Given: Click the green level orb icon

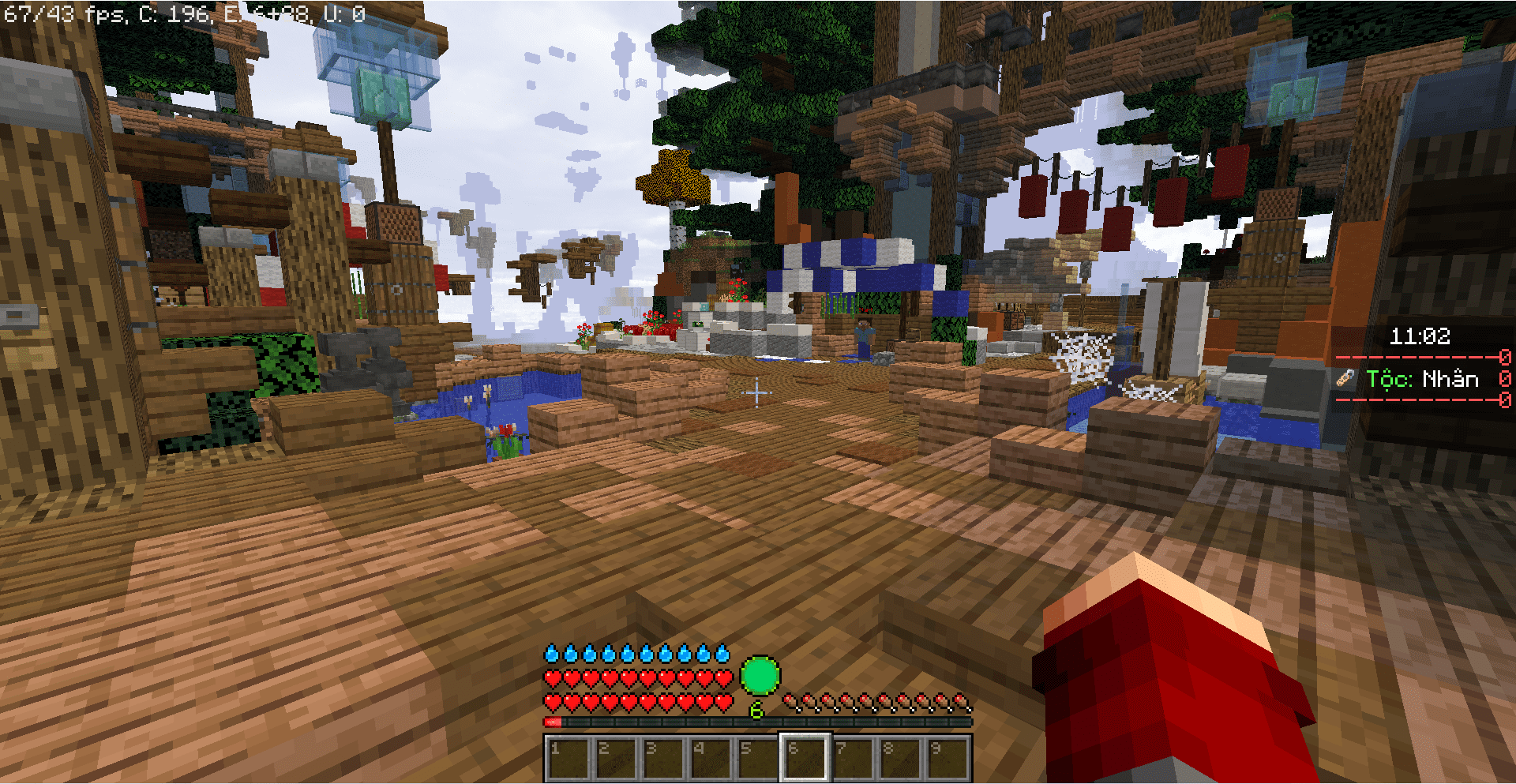Looking at the screenshot, I should point(760,676).
